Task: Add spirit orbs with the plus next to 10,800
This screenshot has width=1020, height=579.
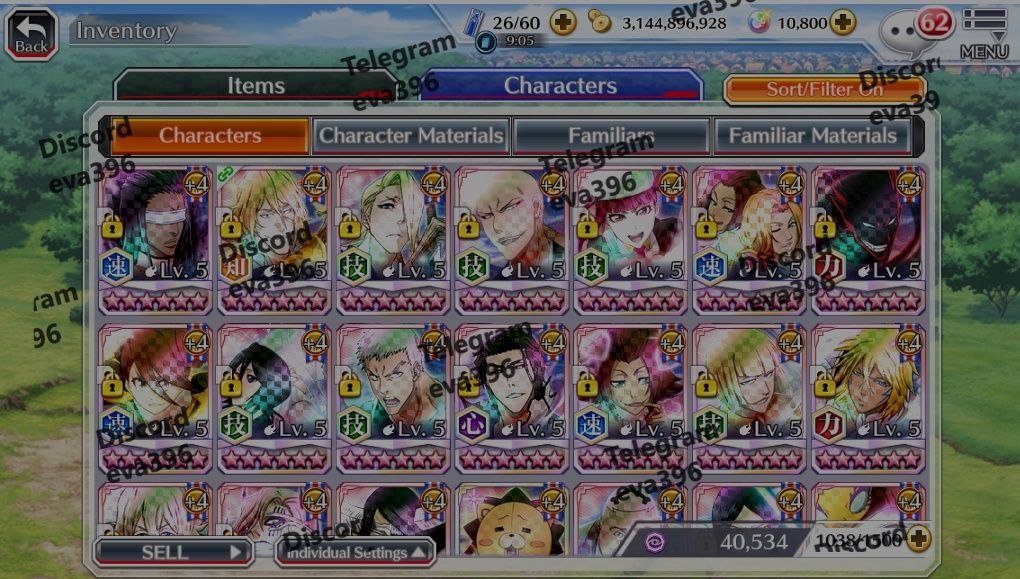Action: [843, 22]
